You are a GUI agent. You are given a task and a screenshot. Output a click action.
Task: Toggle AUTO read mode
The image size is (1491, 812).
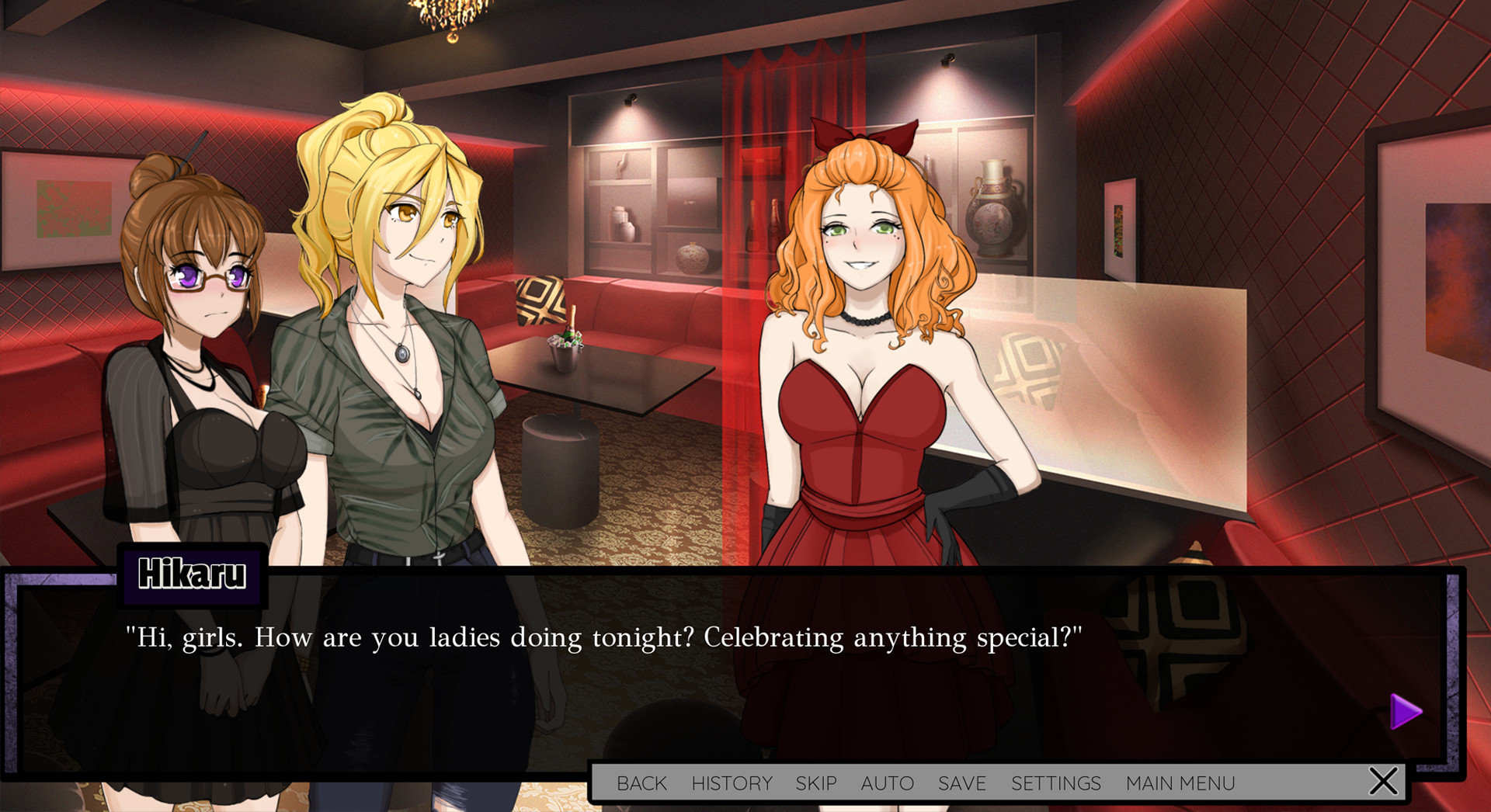887,783
